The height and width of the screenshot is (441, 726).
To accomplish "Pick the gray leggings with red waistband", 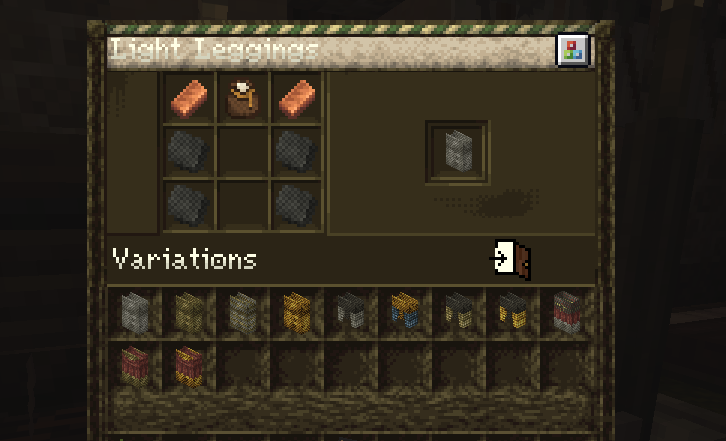I will point(567,311).
